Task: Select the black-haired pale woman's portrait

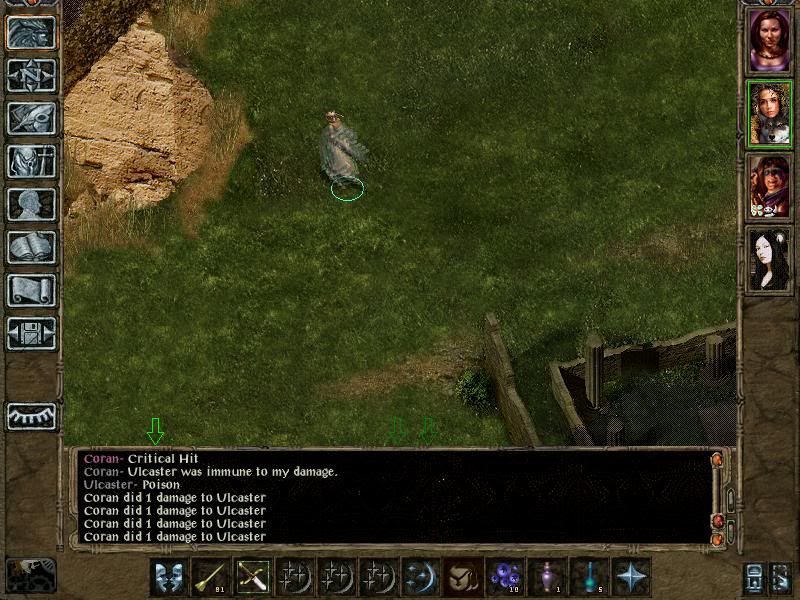Action: 770,259
